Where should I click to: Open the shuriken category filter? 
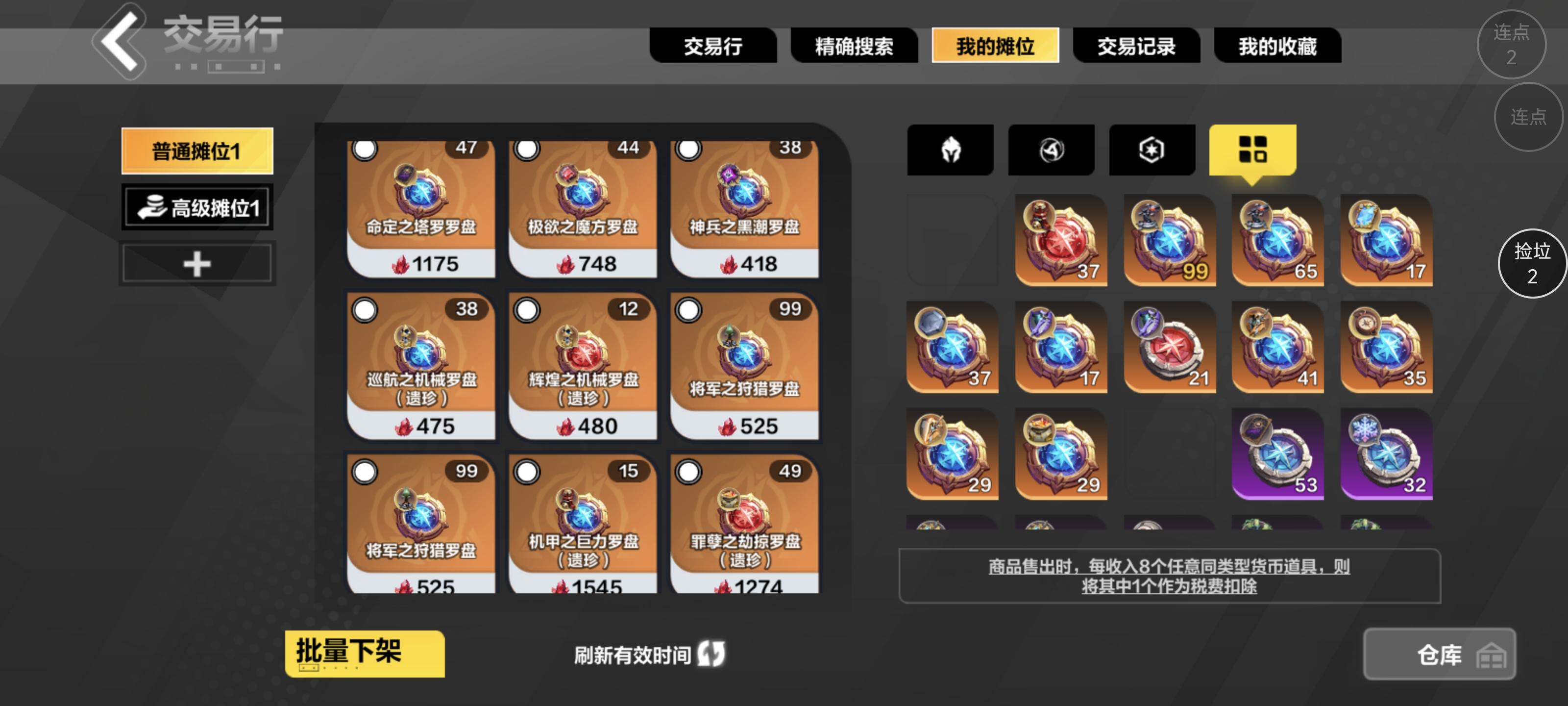(x=1051, y=150)
